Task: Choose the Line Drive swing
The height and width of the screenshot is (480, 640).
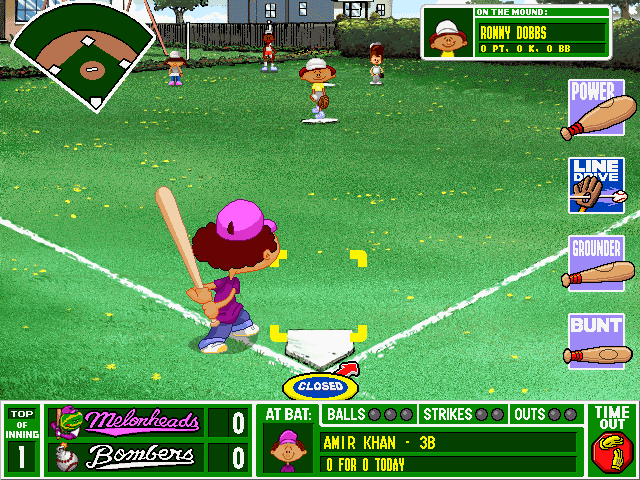Action: coord(597,185)
